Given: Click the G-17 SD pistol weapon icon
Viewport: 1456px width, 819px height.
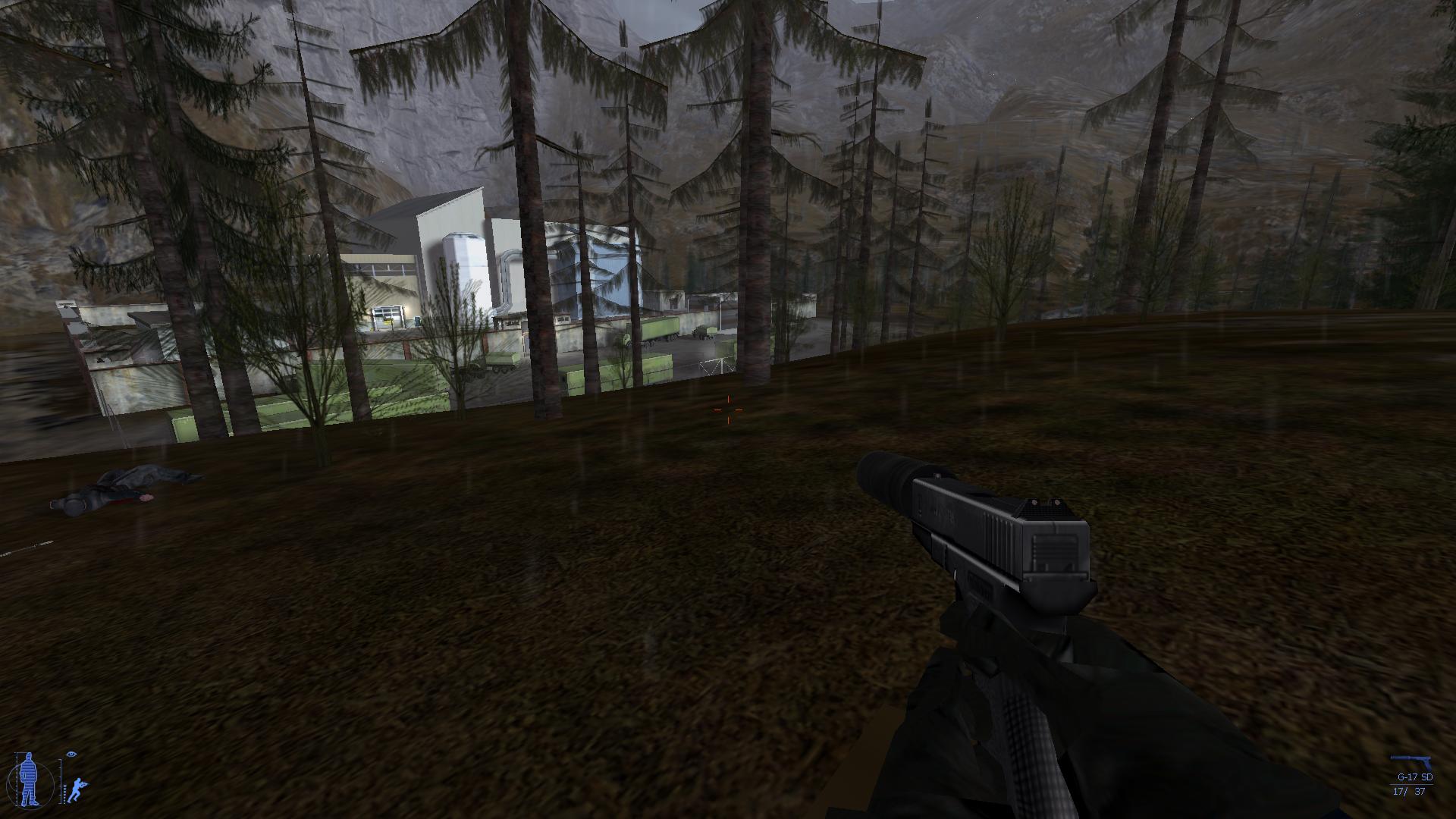Looking at the screenshot, I should pos(1411,762).
